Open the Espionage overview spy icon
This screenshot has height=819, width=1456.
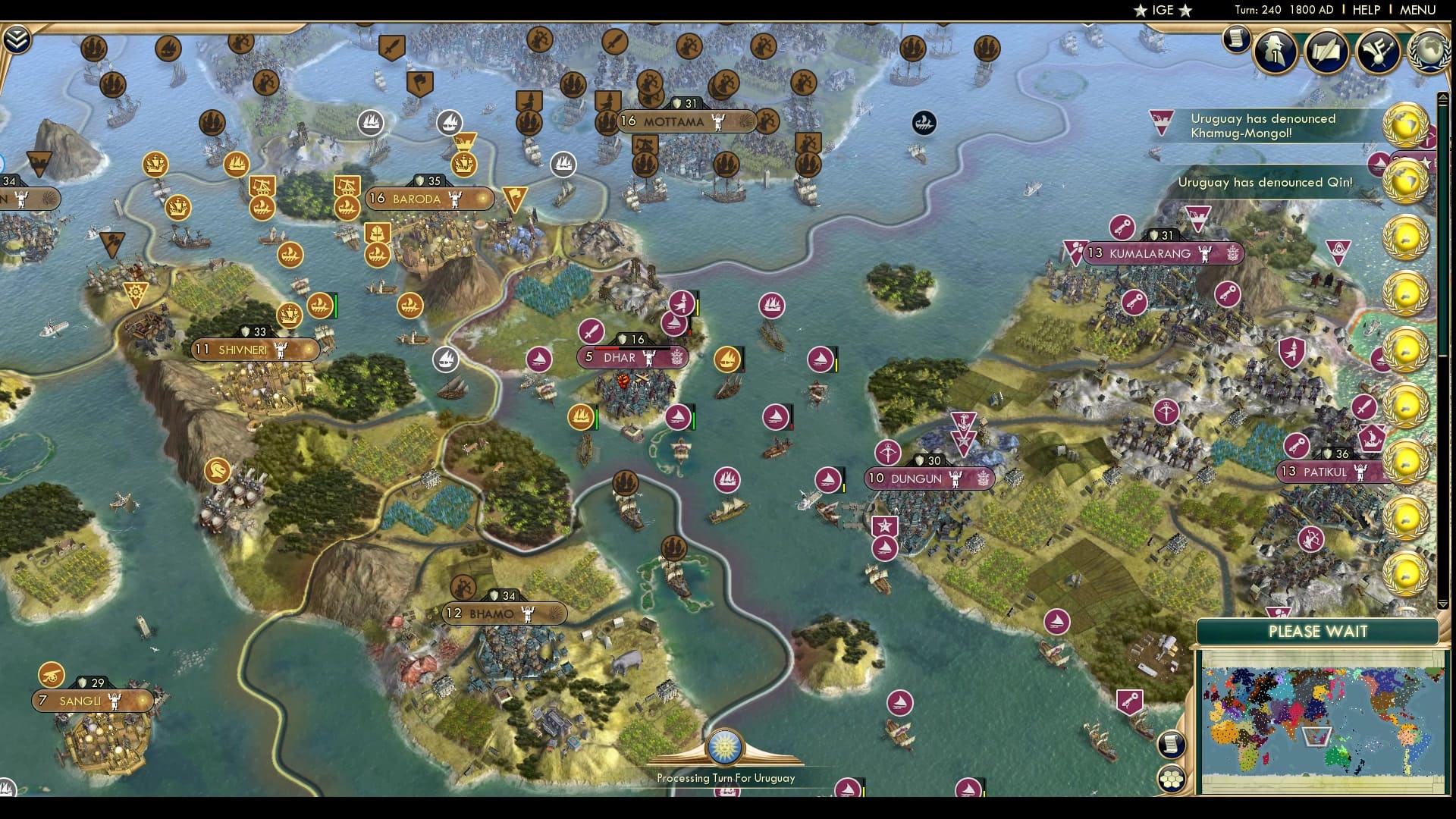(x=1275, y=51)
